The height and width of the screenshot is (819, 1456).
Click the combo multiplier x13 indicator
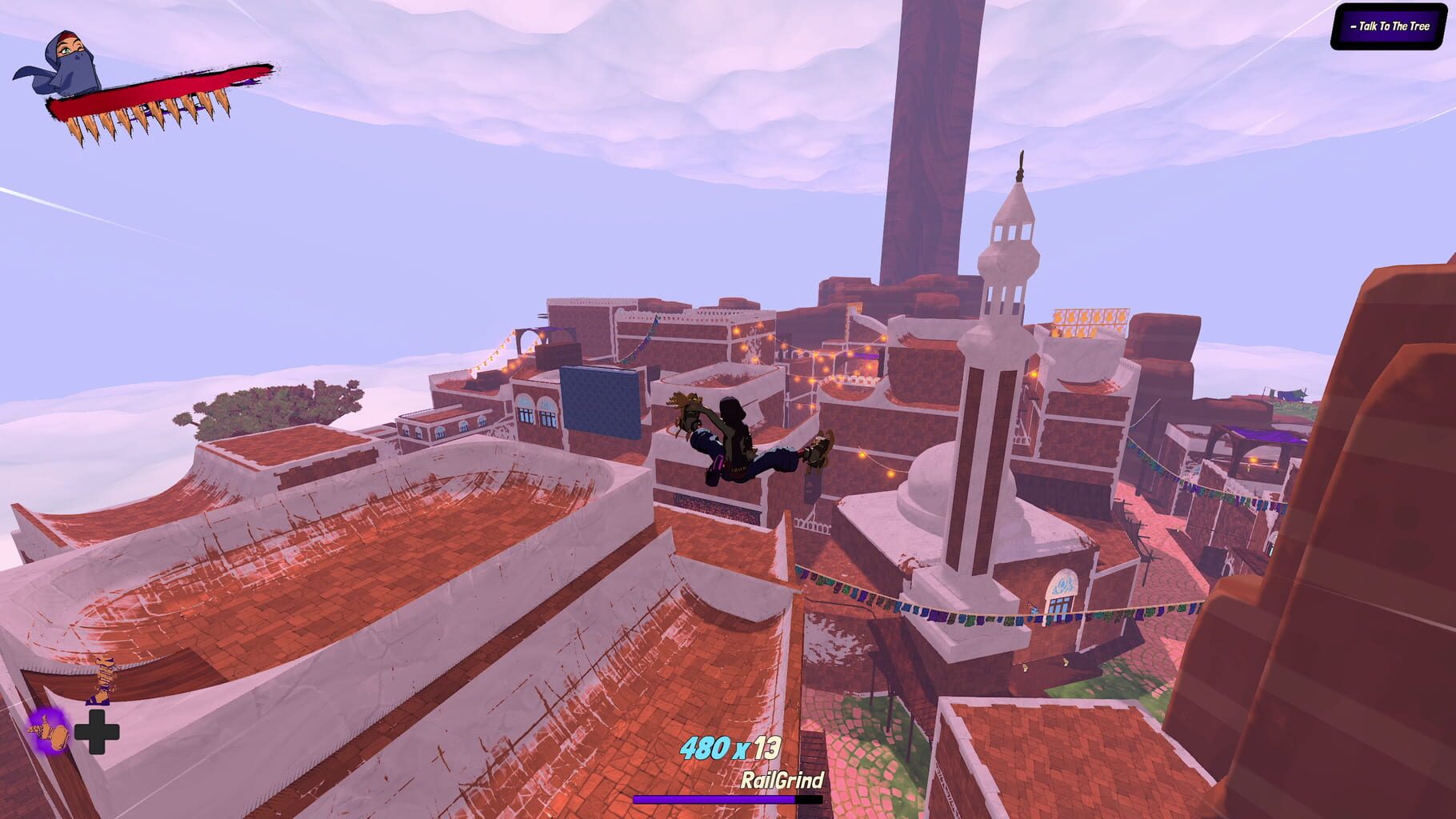(758, 749)
